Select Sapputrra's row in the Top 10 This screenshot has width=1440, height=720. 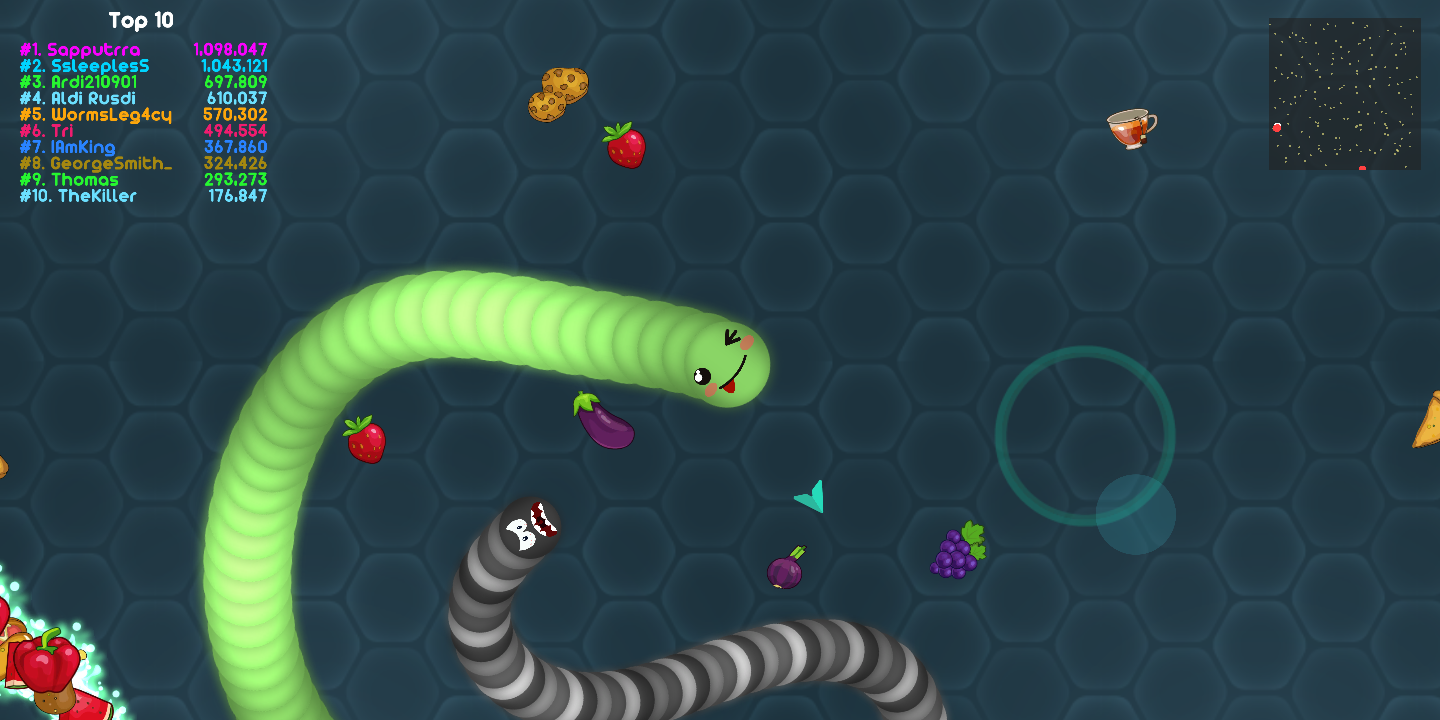(x=143, y=50)
